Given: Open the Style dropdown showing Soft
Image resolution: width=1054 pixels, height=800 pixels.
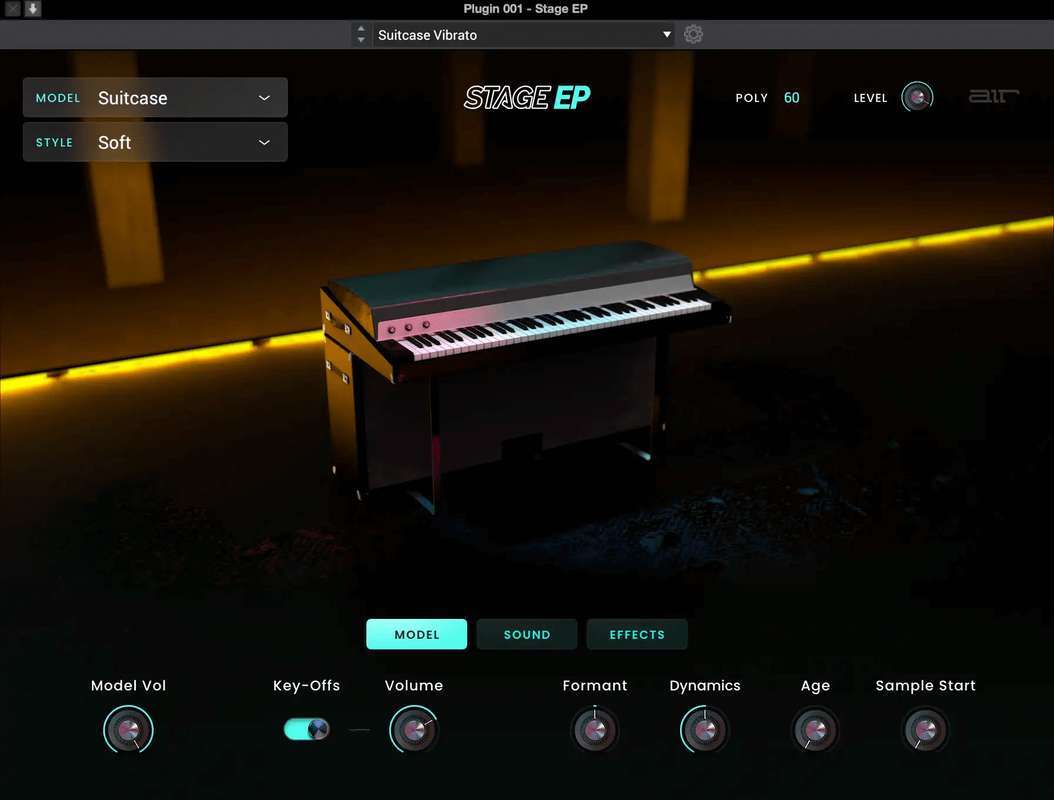Looking at the screenshot, I should pos(155,142).
